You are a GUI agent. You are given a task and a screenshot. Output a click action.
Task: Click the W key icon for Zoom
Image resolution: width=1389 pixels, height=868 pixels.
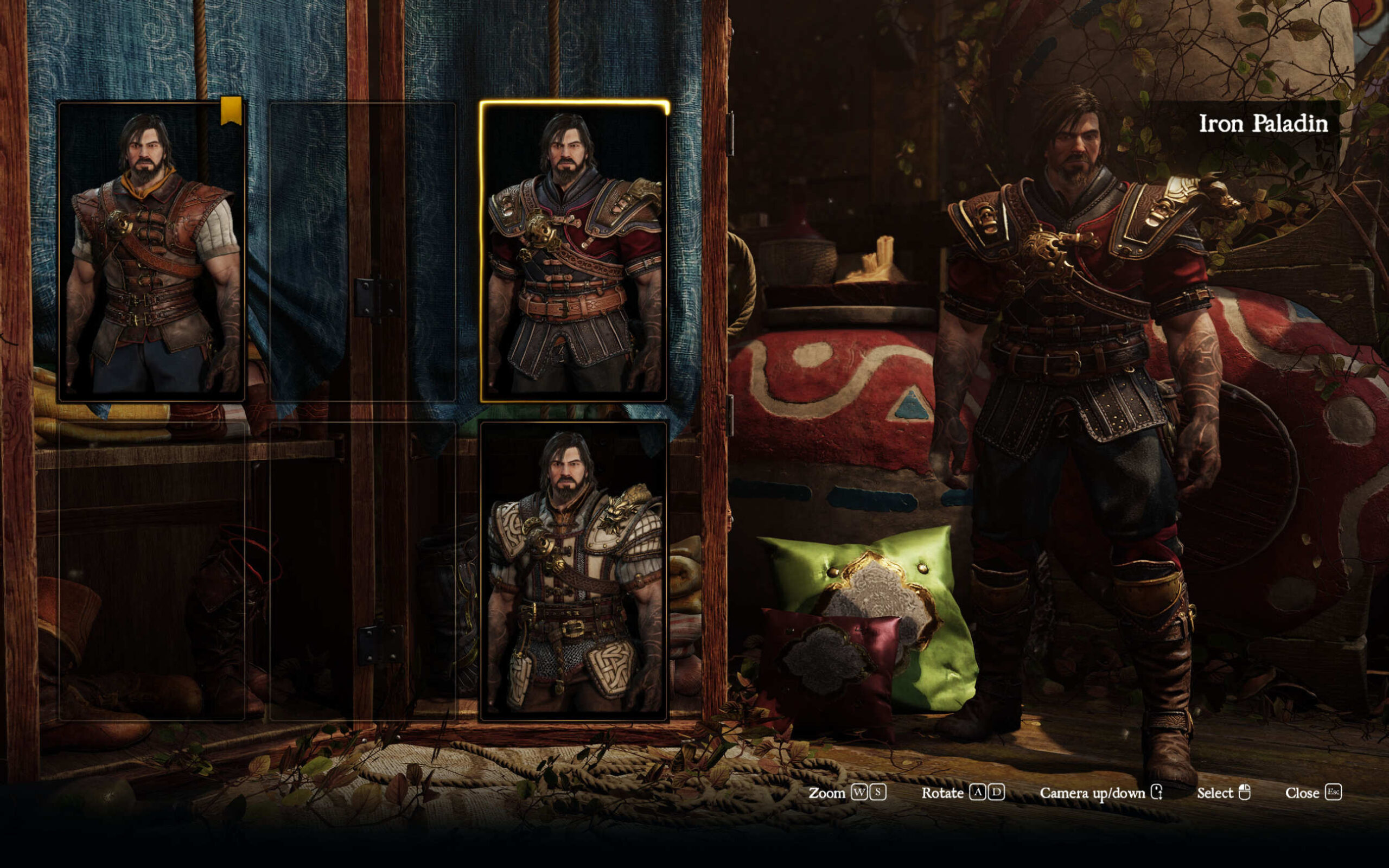coord(859,793)
